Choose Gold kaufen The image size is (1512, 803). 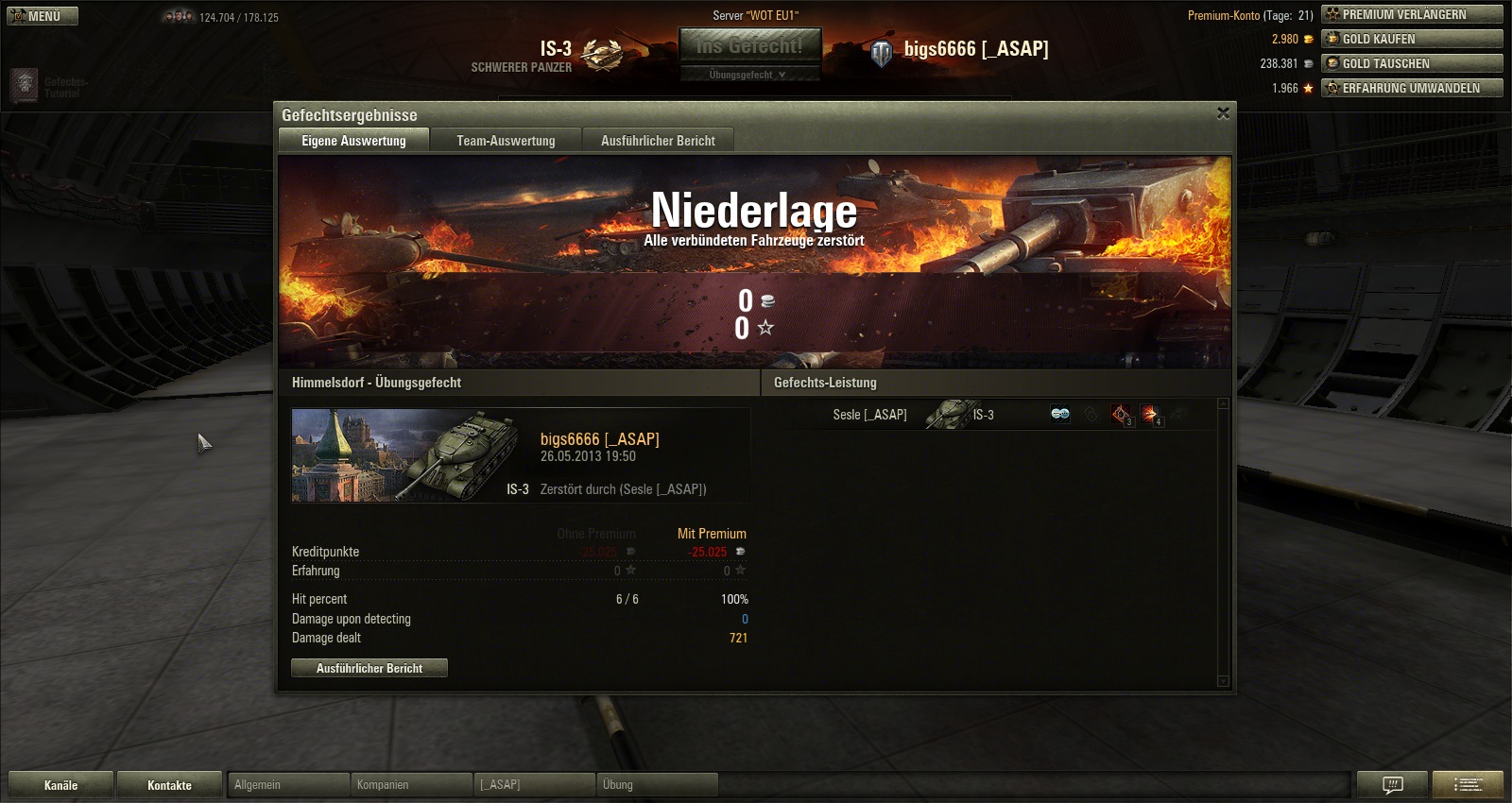coord(1412,39)
